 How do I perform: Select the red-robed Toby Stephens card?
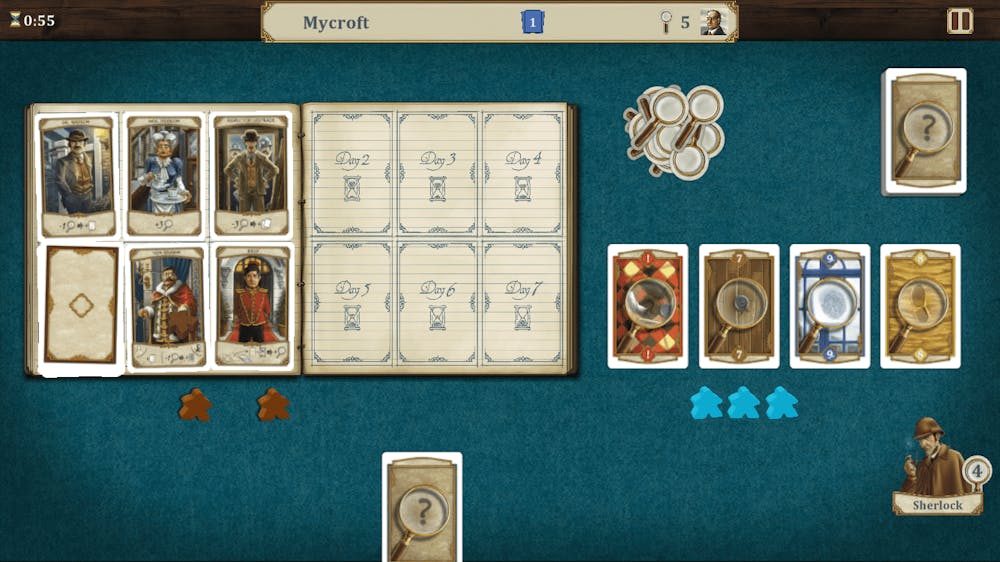click(x=166, y=306)
